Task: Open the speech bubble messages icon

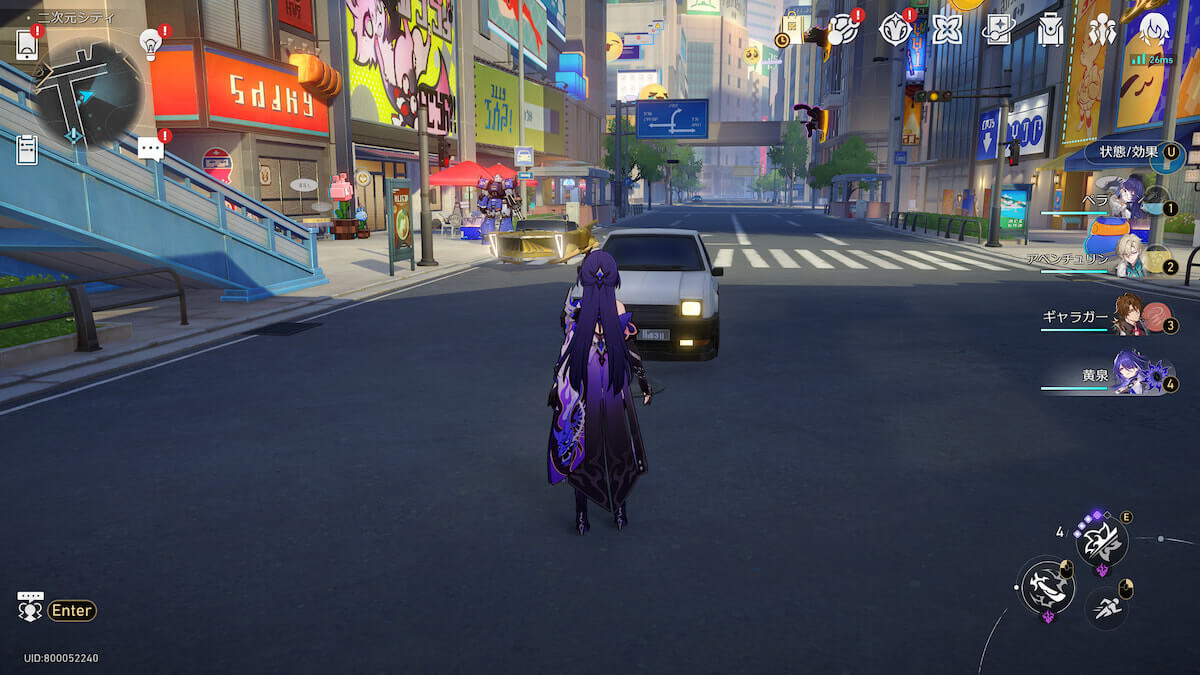Action: (150, 149)
